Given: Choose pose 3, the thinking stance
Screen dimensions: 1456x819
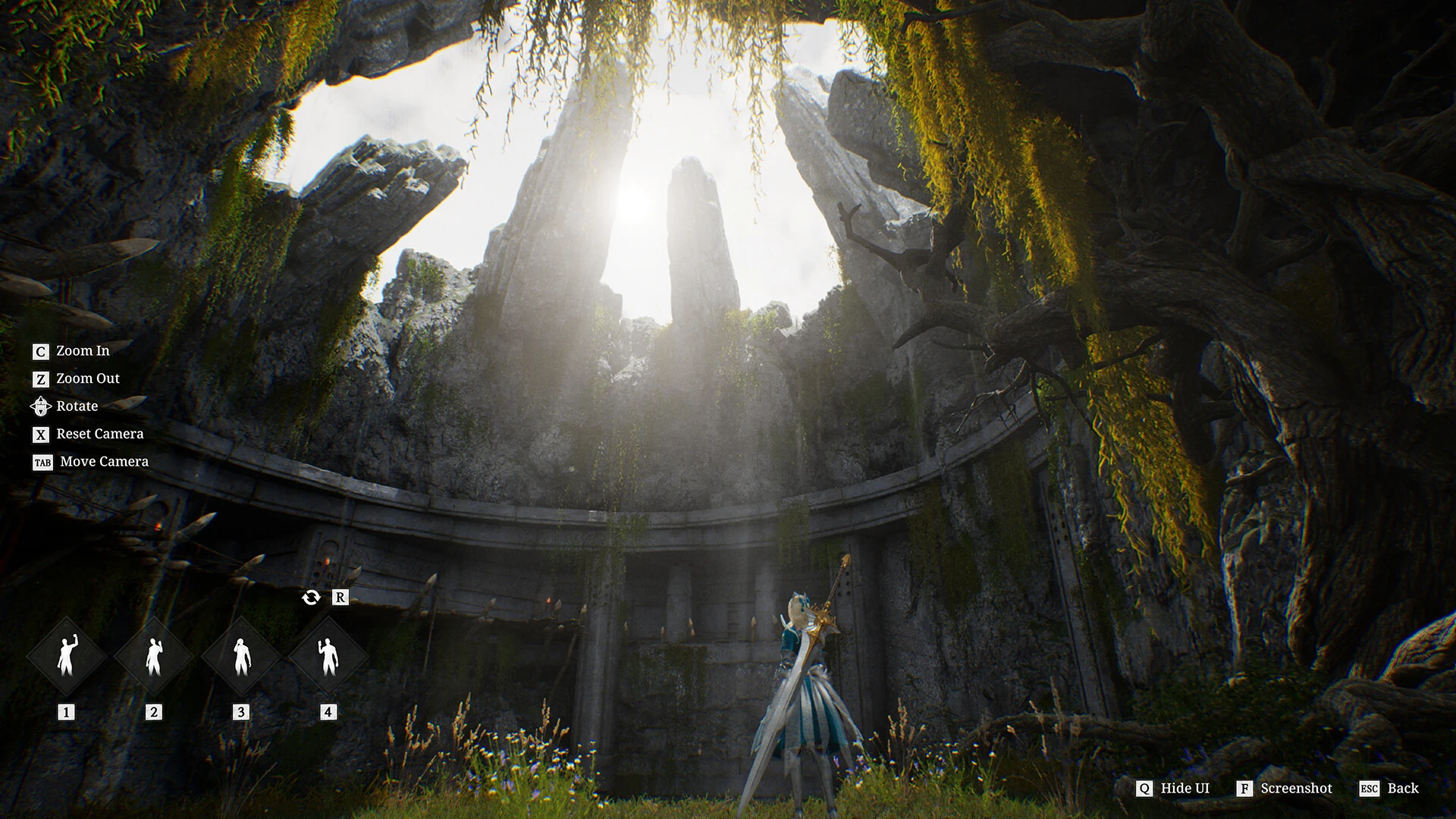Looking at the screenshot, I should 241,654.
